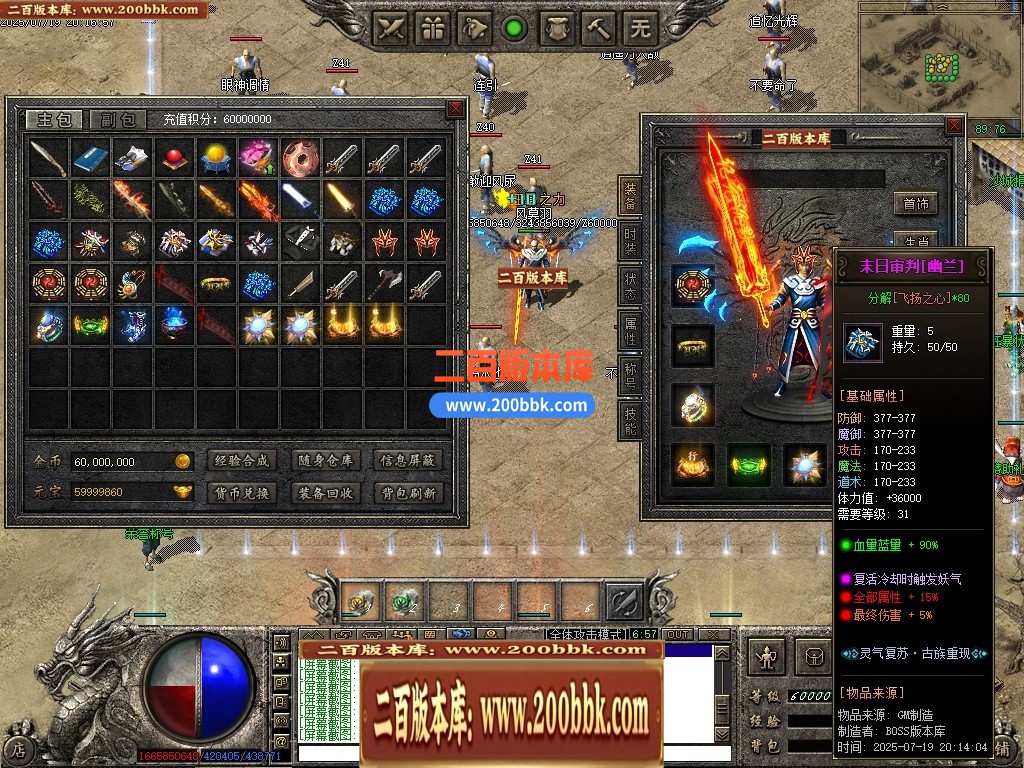Open the 时装 fashion tab

click(630, 240)
